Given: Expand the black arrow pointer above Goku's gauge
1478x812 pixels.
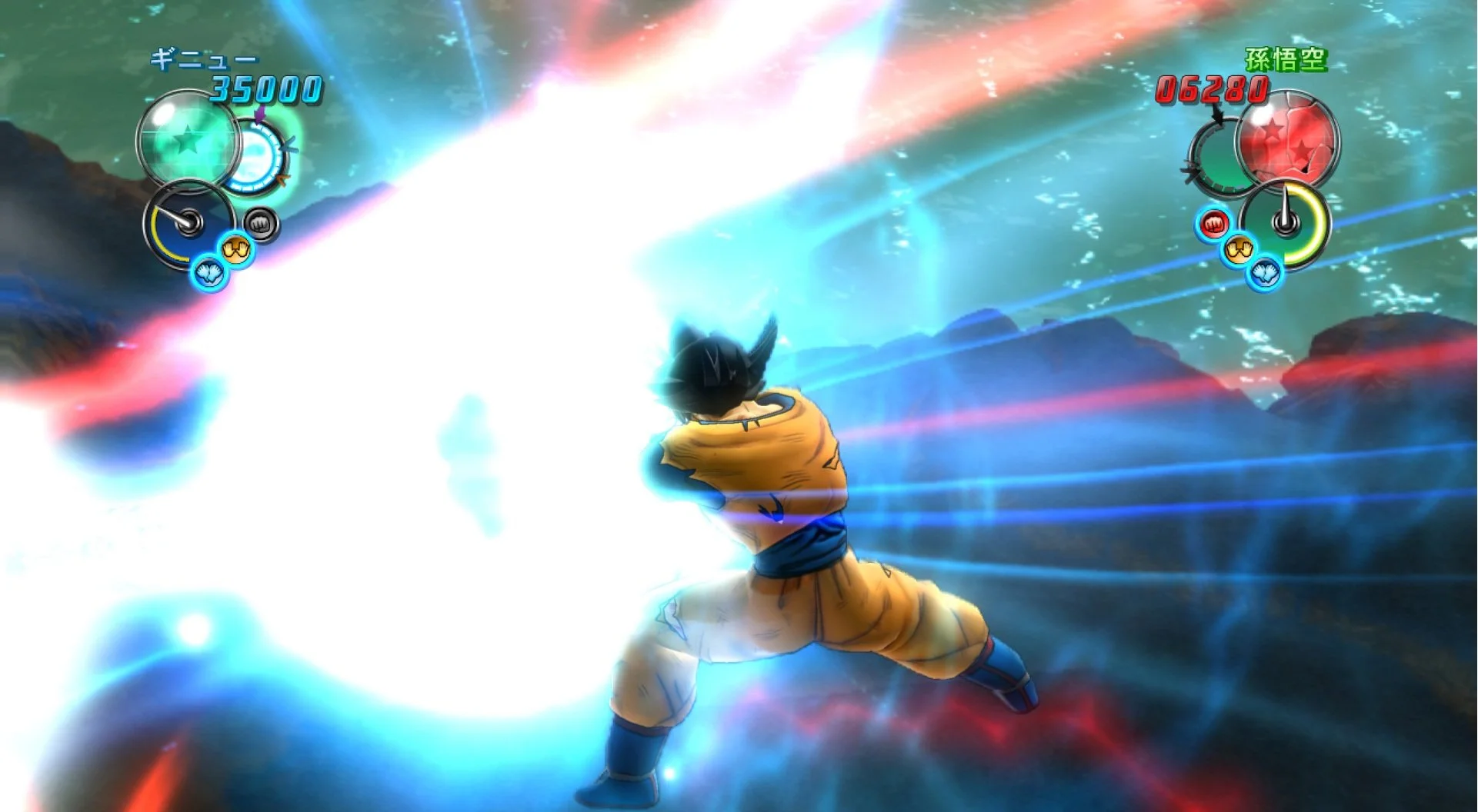Looking at the screenshot, I should pos(1218,115).
